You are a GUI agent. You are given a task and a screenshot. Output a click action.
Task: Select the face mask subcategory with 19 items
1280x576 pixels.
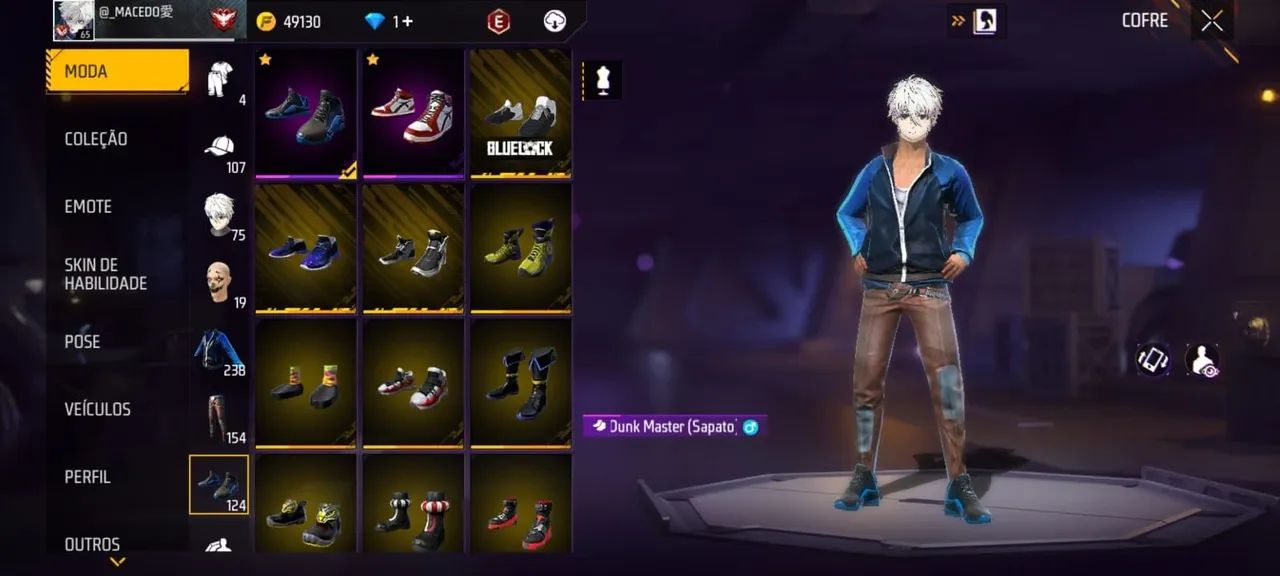pyautogui.click(x=219, y=283)
